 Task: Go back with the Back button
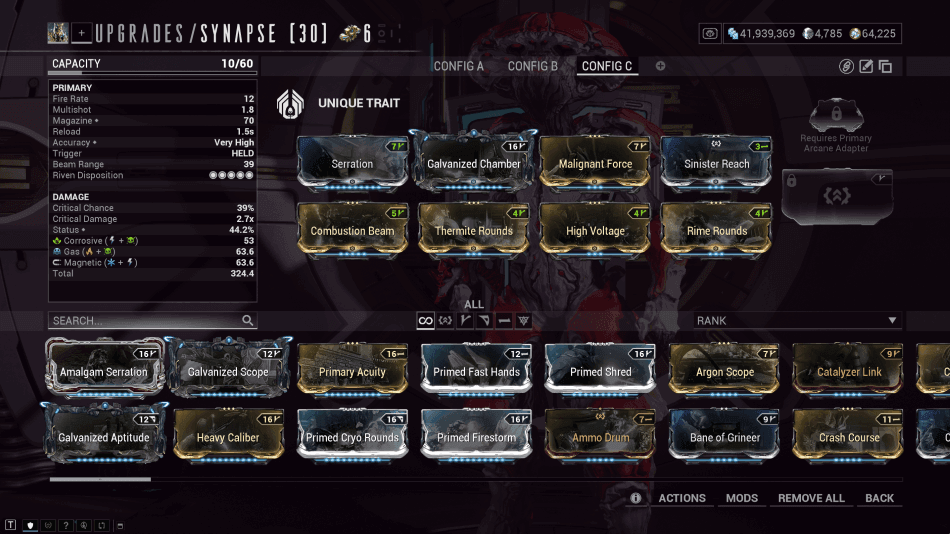(880, 498)
